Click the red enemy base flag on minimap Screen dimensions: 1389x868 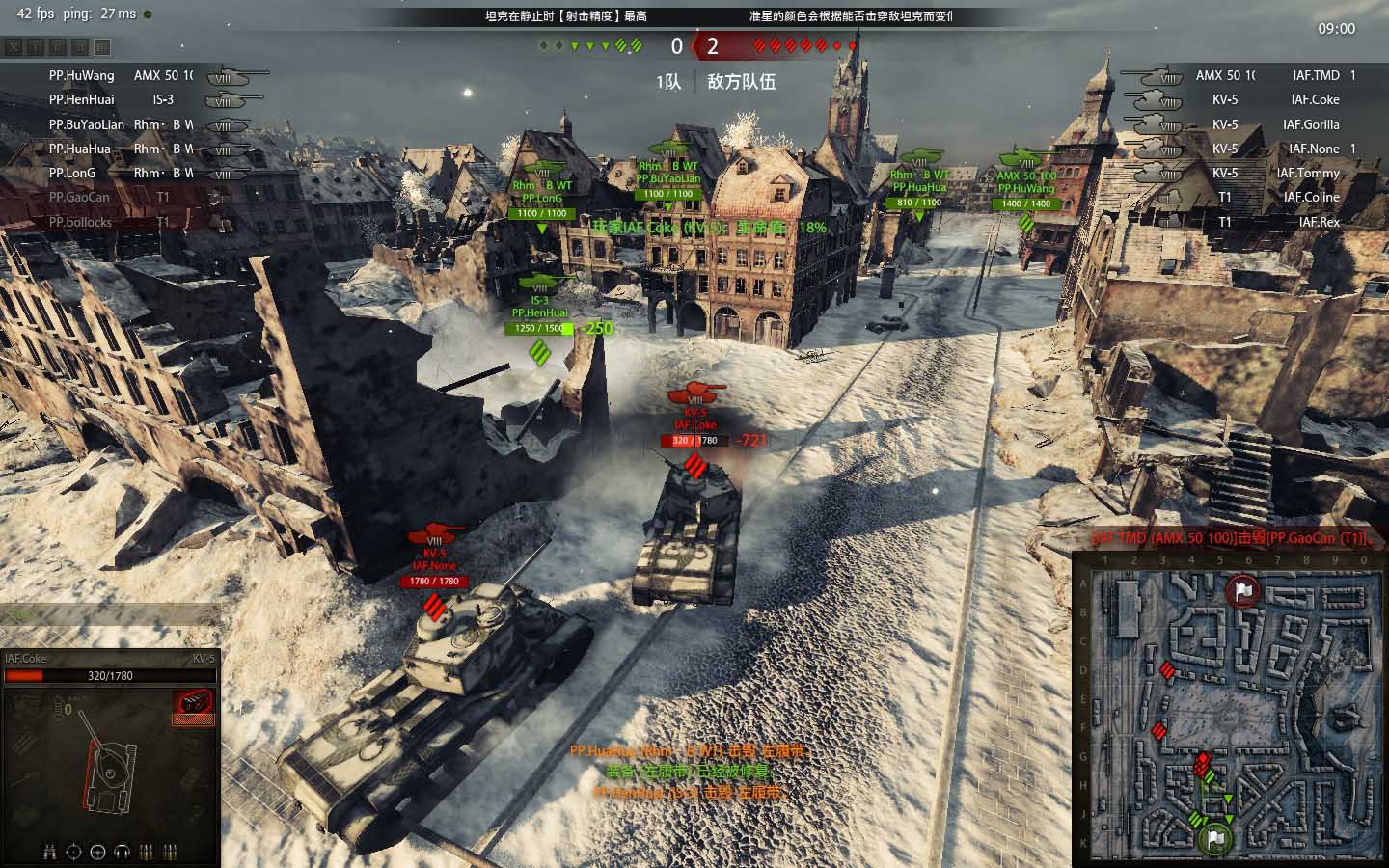(1242, 590)
